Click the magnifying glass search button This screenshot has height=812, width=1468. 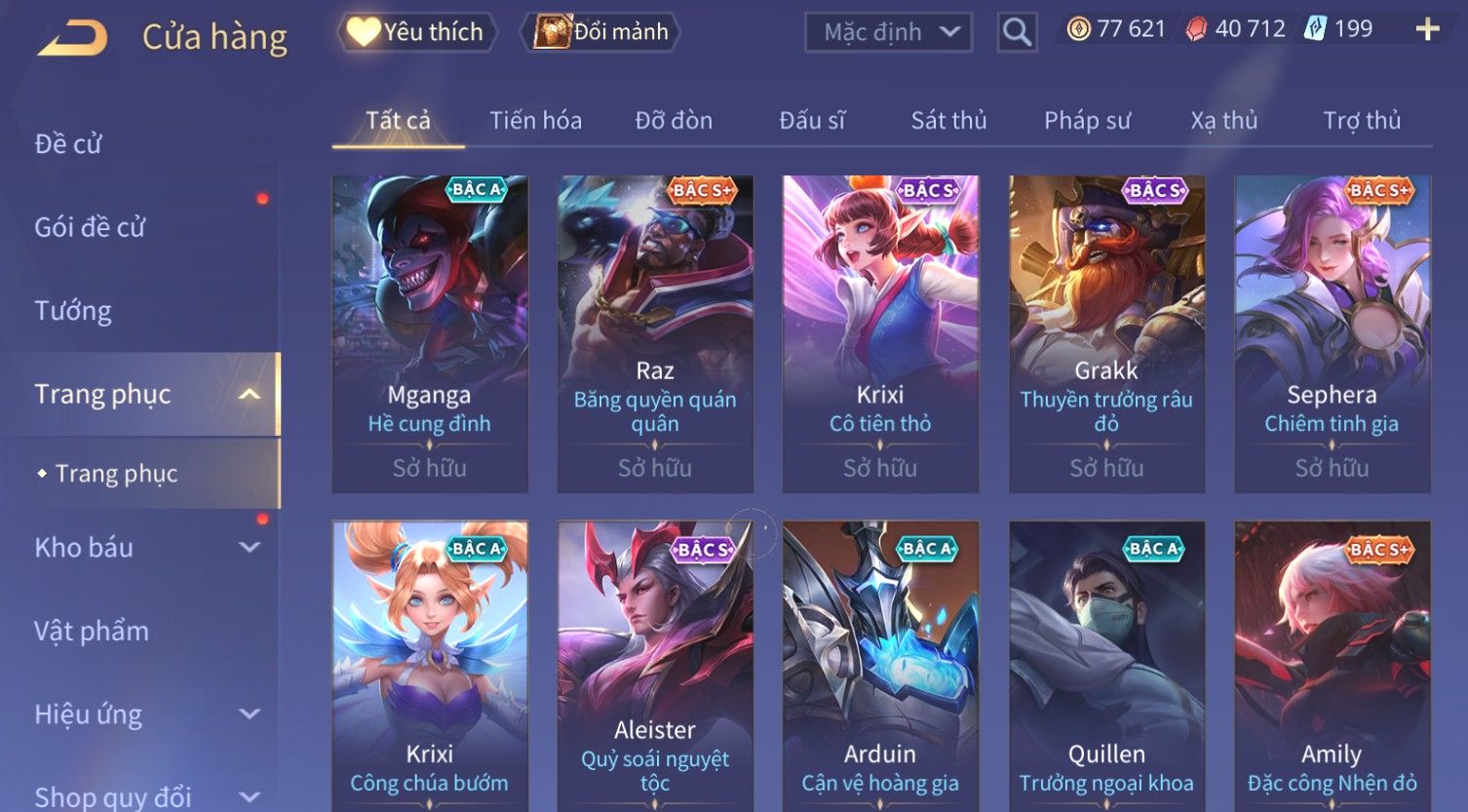pyautogui.click(x=1017, y=32)
